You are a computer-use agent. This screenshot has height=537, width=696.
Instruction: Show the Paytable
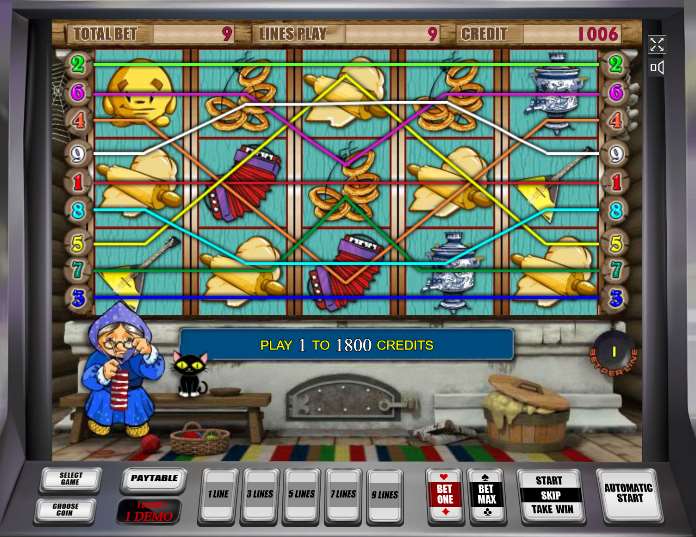click(154, 479)
